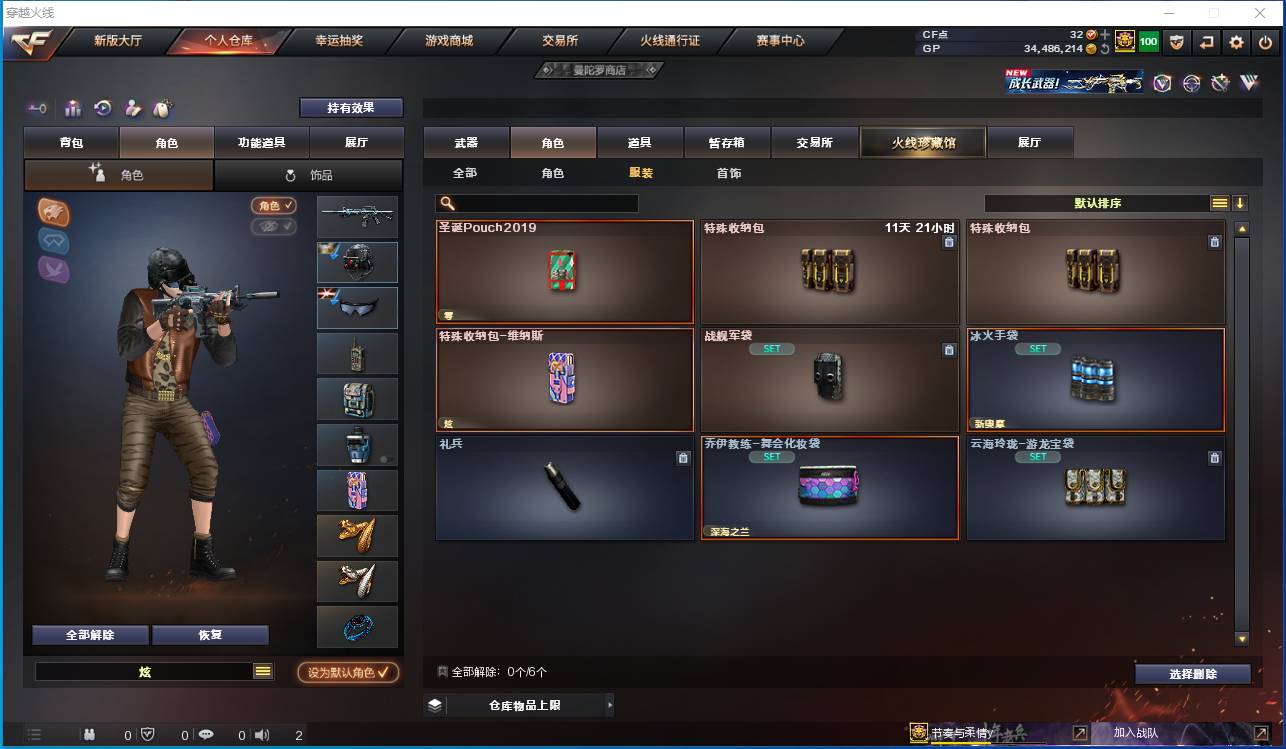Viewport: 1286px width, 749px height.
Task: Switch to the 武器 tab
Action: click(464, 142)
